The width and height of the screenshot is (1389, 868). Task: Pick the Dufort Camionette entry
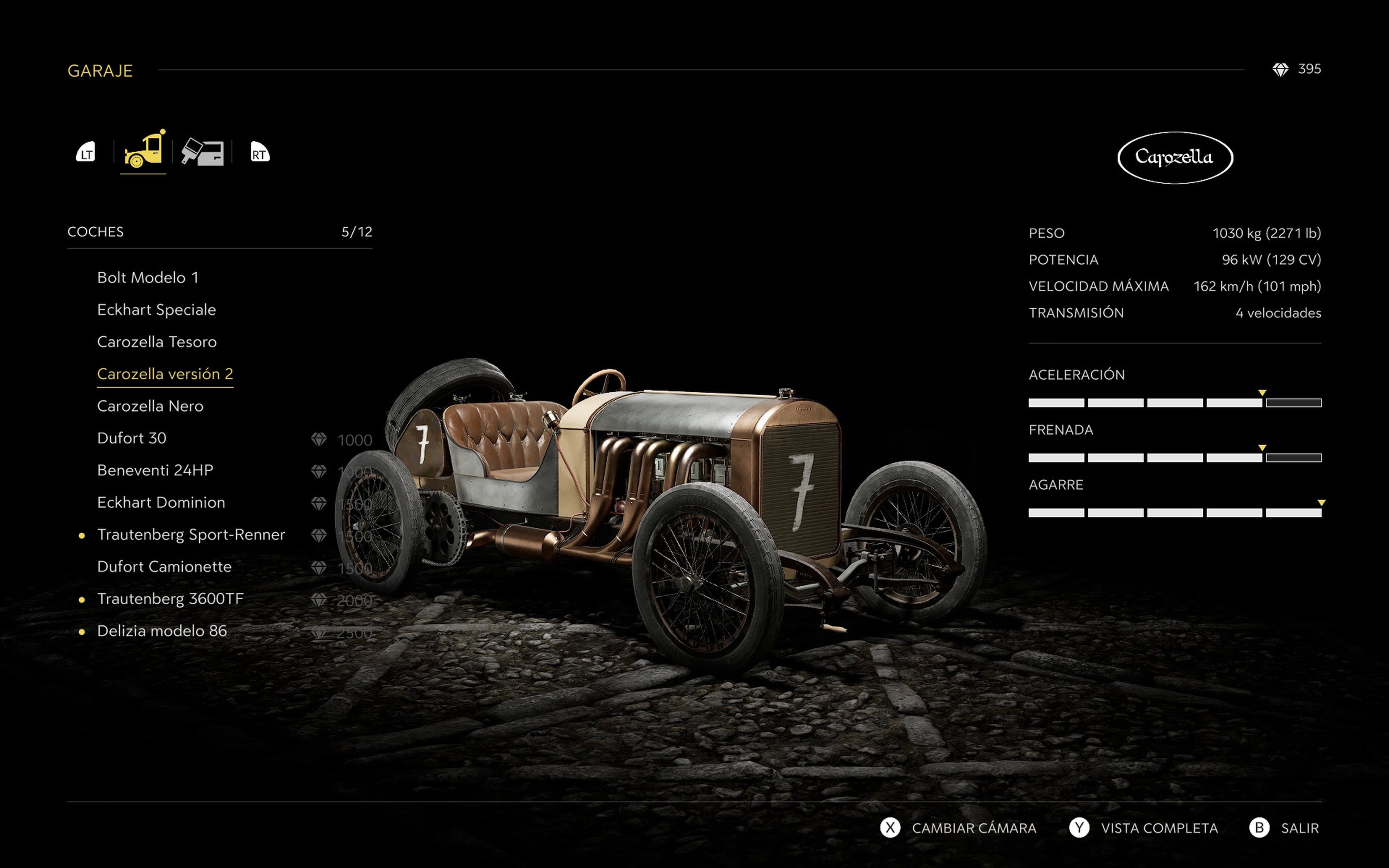(x=164, y=567)
